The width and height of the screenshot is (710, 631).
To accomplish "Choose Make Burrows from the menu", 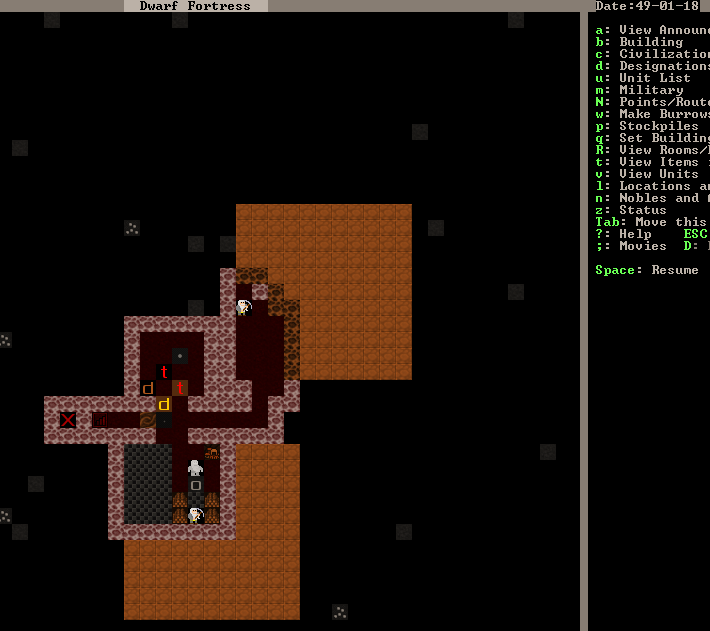I will pyautogui.click(x=655, y=114).
